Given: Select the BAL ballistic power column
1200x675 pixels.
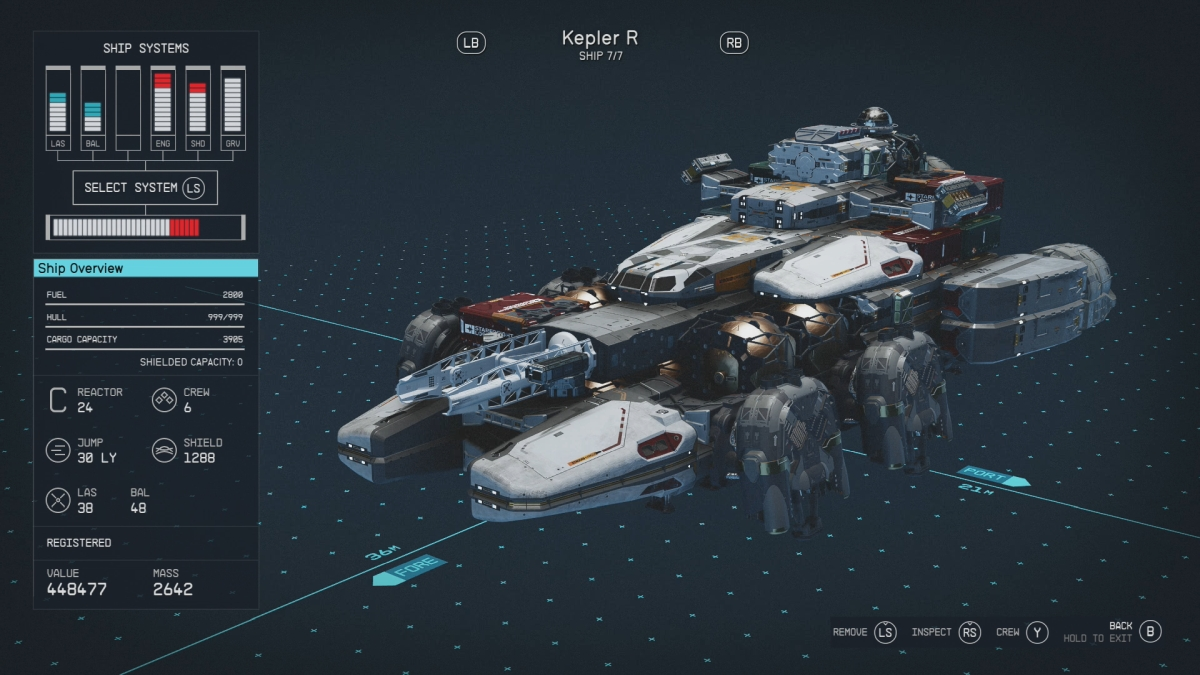Looking at the screenshot, I should (x=93, y=101).
